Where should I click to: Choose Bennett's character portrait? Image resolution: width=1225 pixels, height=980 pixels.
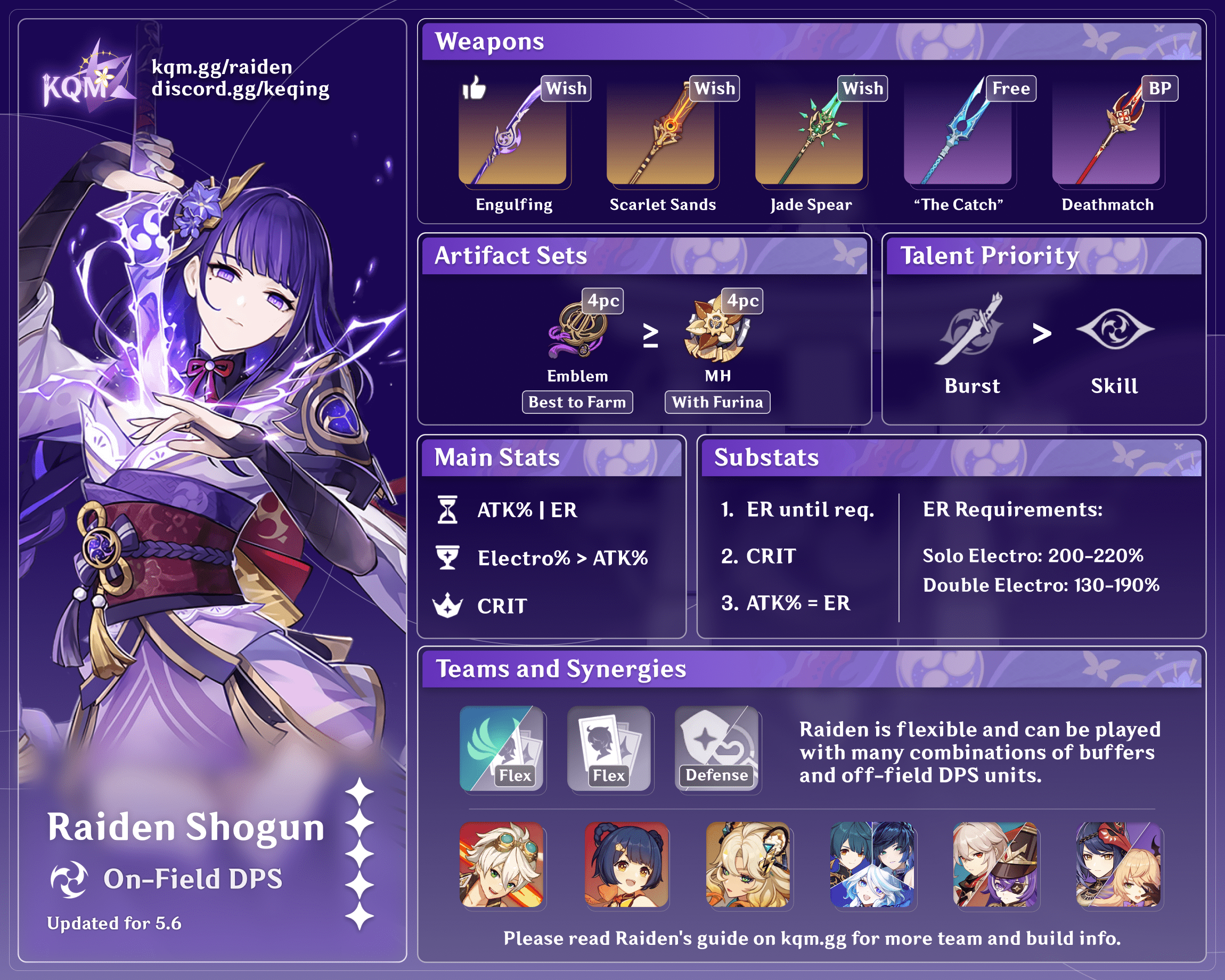[x=502, y=864]
